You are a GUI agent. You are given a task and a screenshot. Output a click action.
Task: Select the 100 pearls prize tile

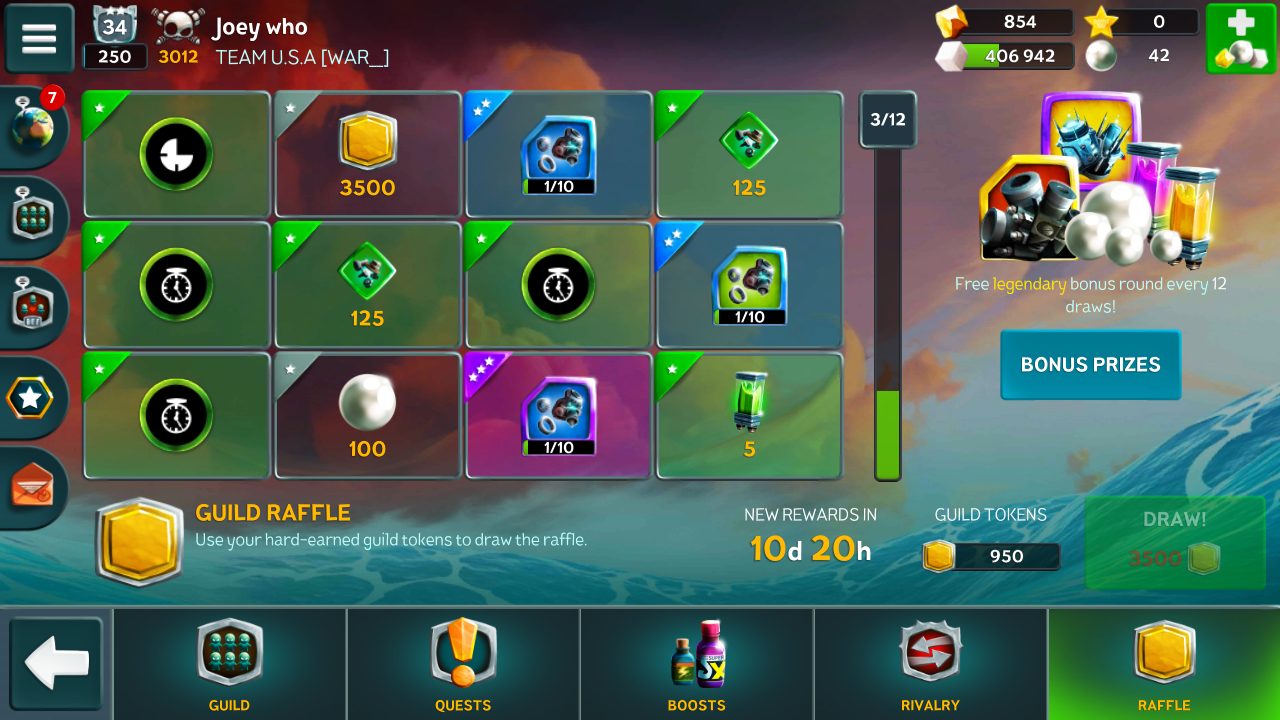pos(368,416)
